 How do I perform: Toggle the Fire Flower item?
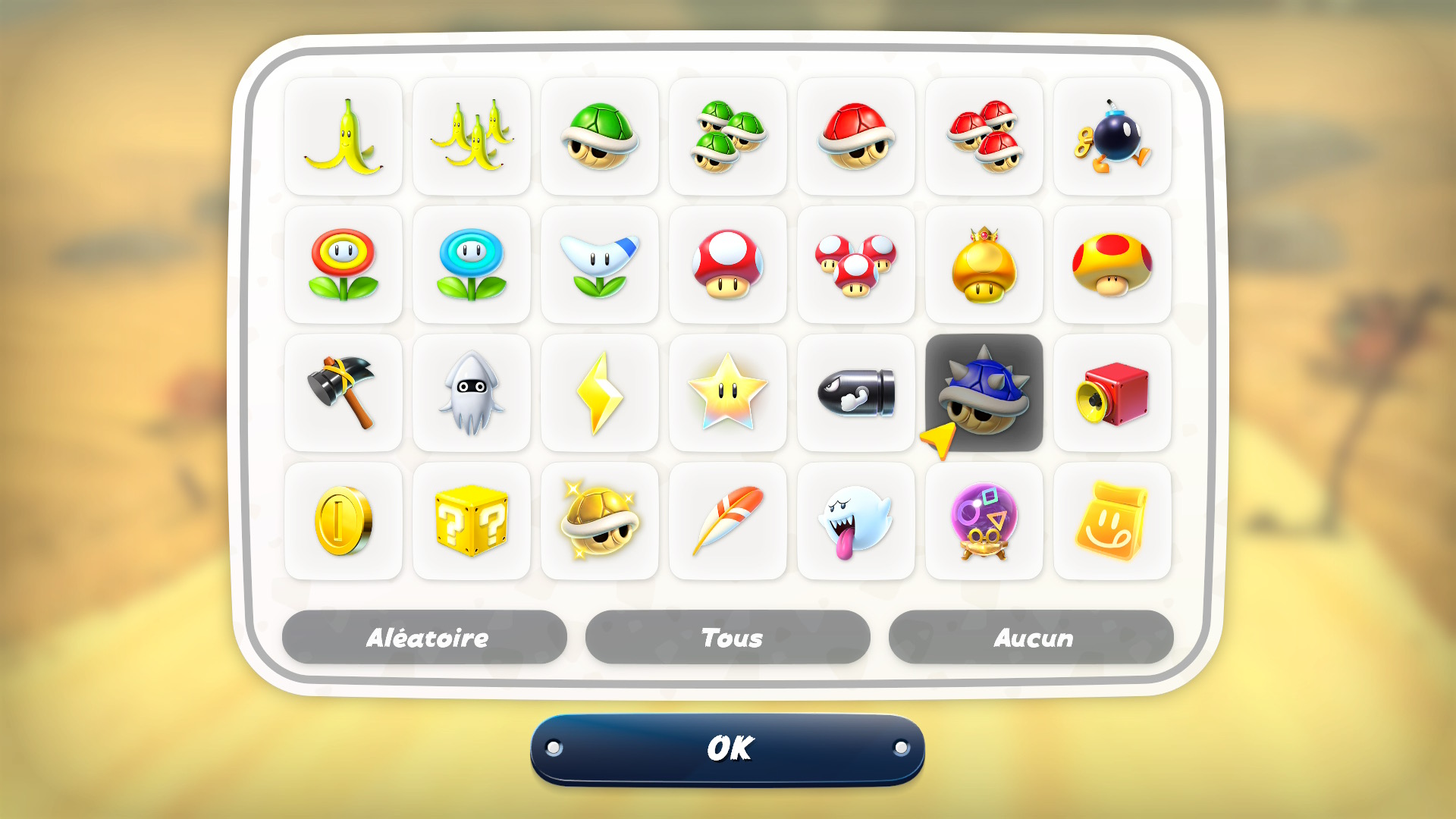(x=344, y=265)
